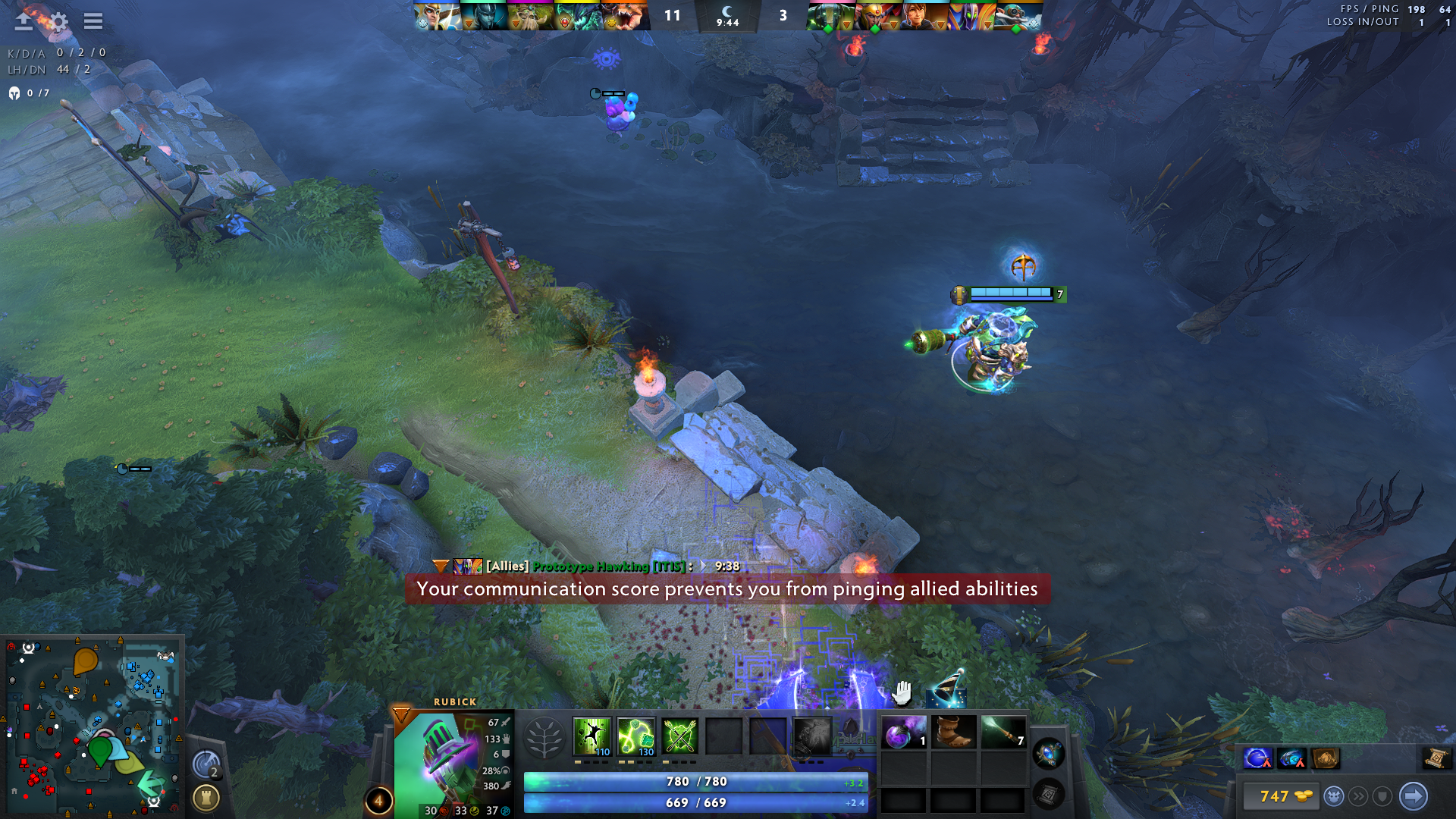Select the brown boots item slot
This screenshot has width=1456, height=819.
(x=953, y=733)
